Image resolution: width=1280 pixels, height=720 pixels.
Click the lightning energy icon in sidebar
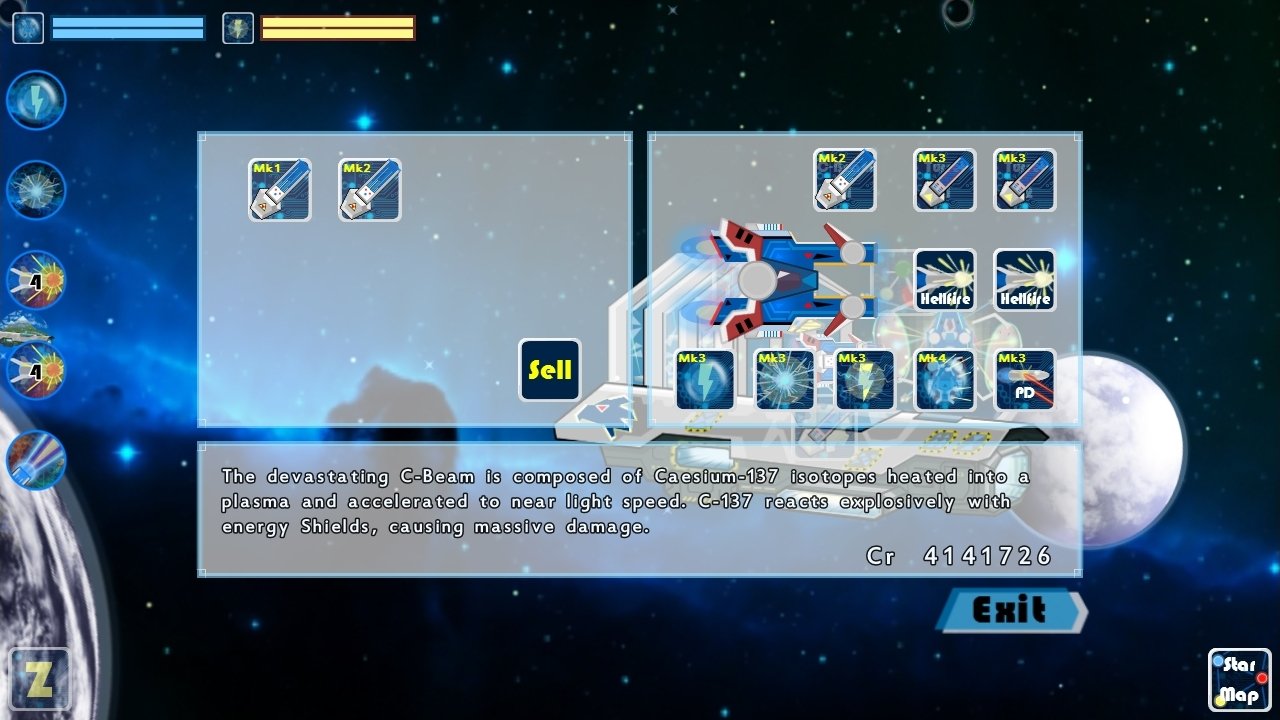35,99
